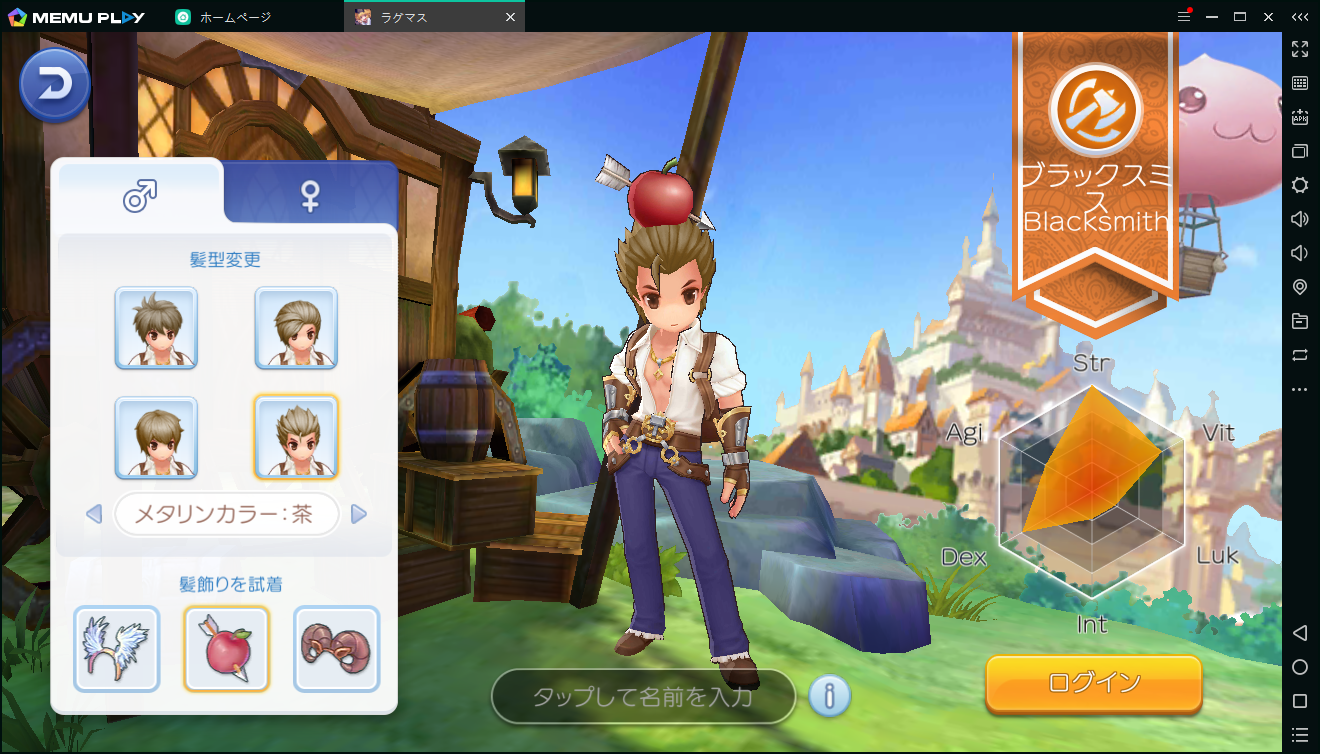This screenshot has height=754, width=1320.
Task: Switch to the male gender tab
Action: pos(140,194)
